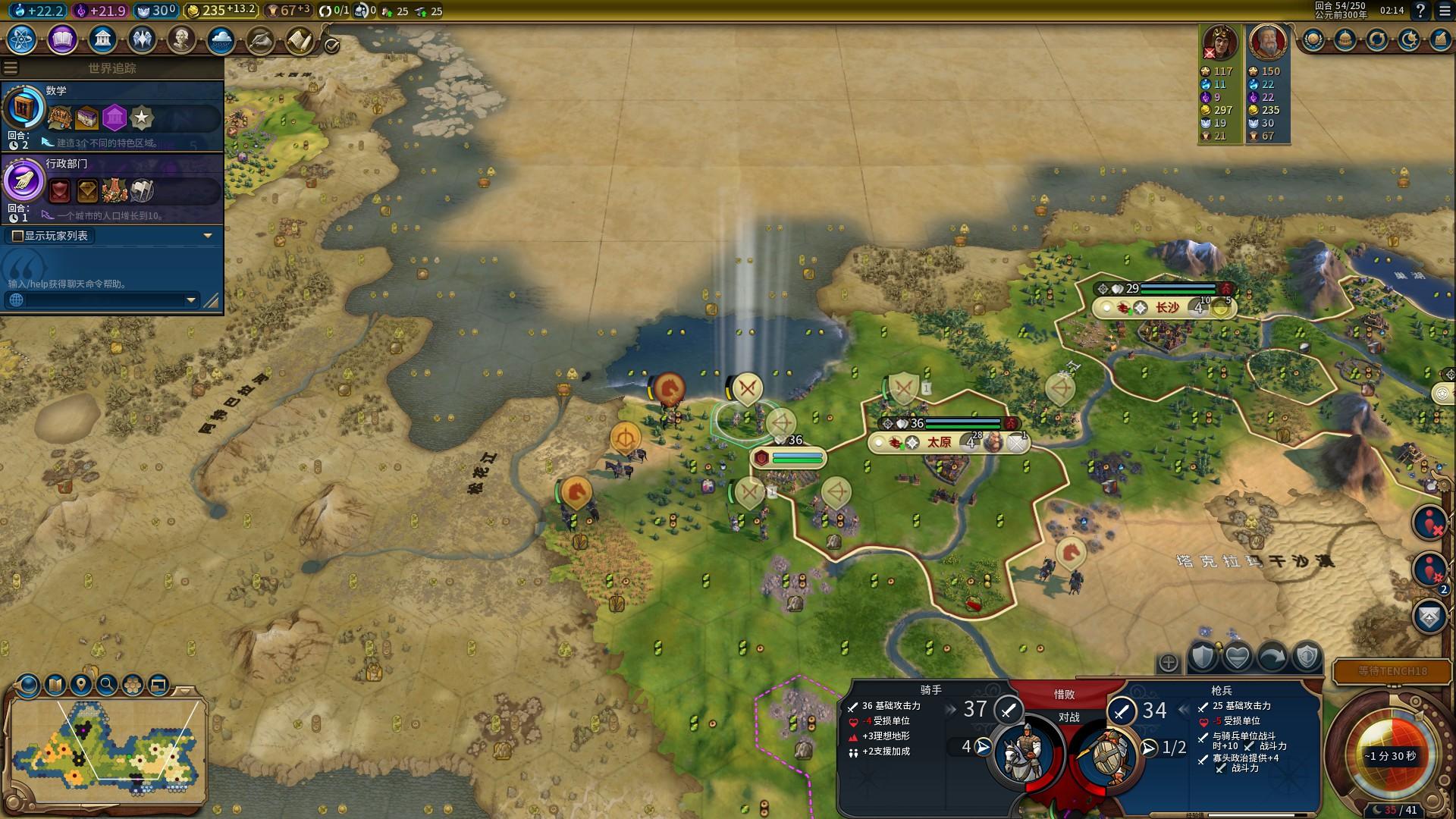
Task: Open the Civilopedia question mark button
Action: click(1420, 11)
